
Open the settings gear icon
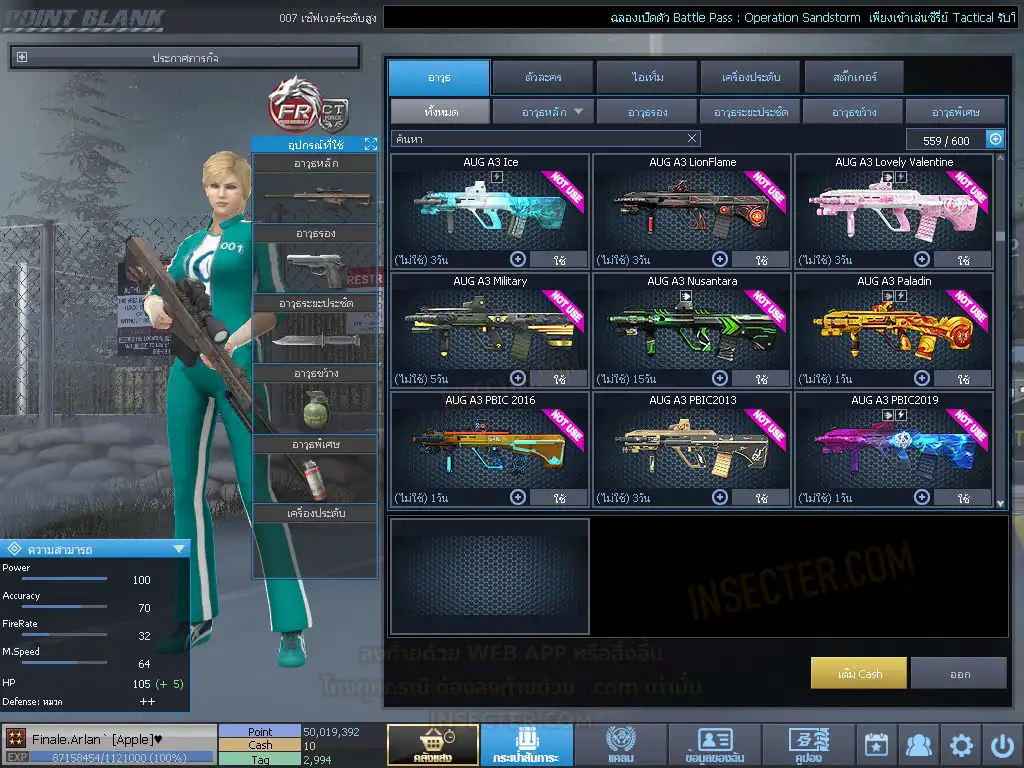961,745
